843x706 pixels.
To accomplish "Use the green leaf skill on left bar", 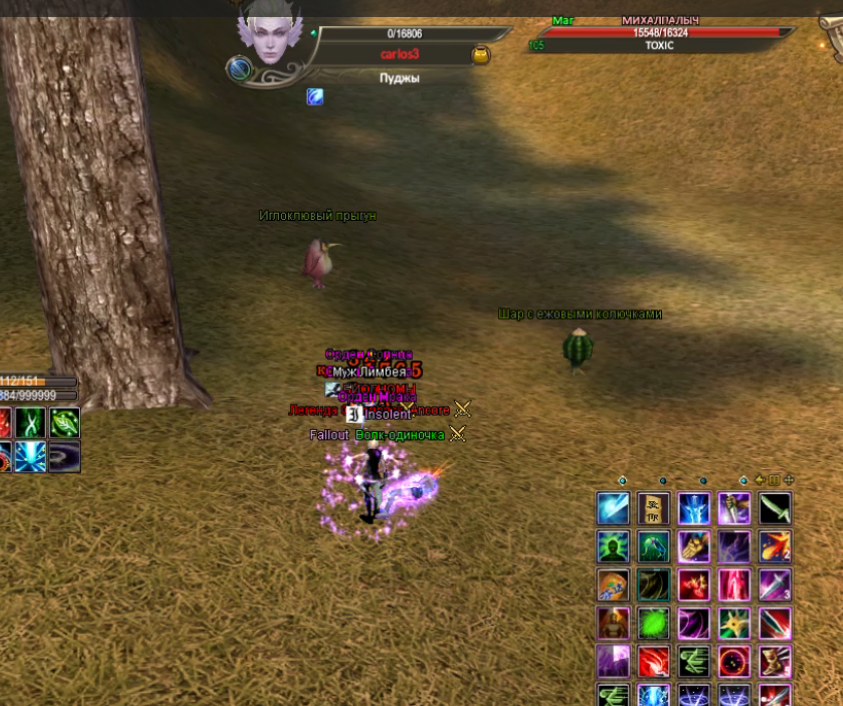I will pos(65,422).
